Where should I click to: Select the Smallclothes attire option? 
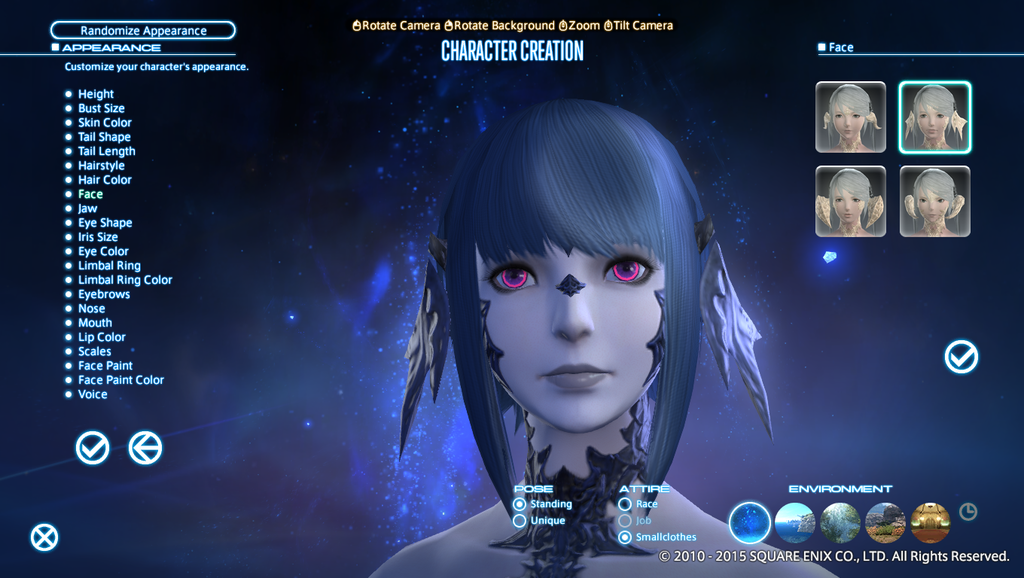[625, 537]
